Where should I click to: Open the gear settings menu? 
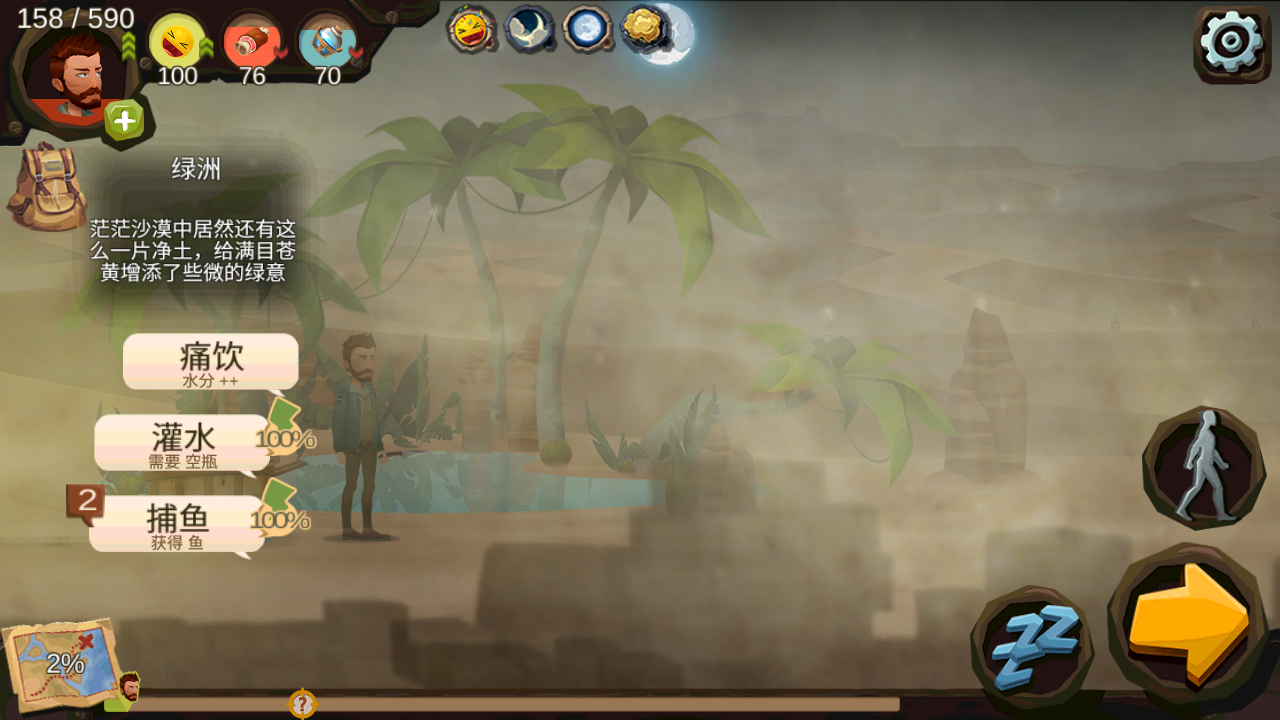1231,42
